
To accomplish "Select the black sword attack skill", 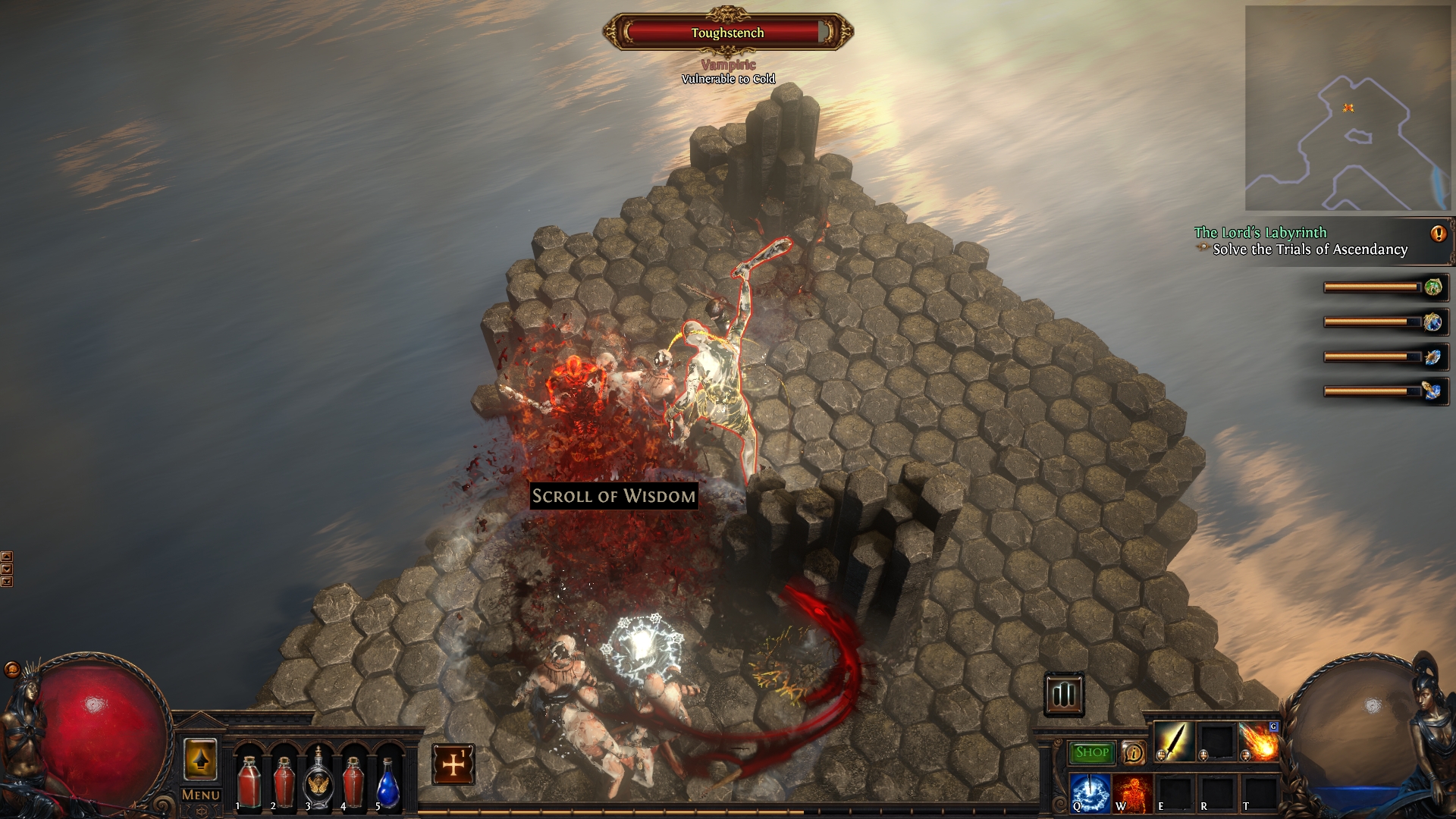I will tap(1174, 741).
